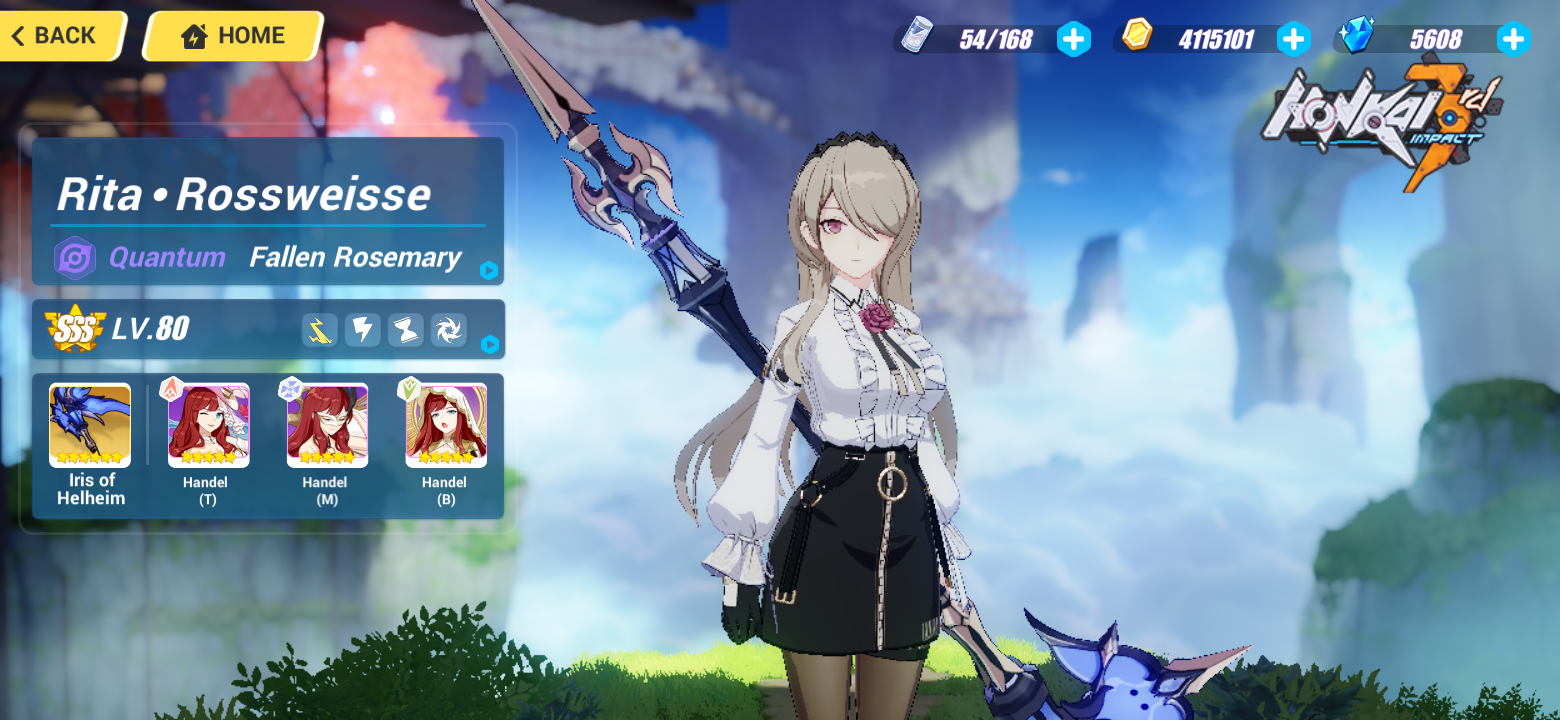
Task: Click the hourglass time trait icon
Action: coord(406,330)
